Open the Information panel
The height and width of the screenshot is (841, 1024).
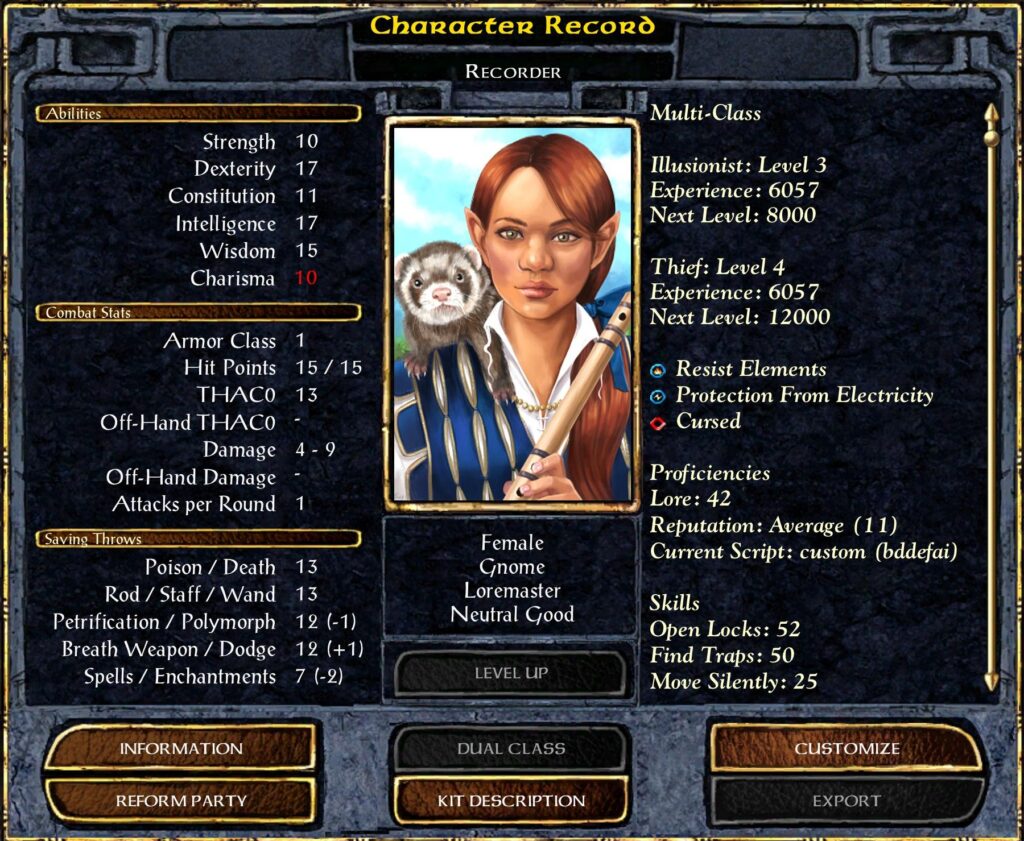tap(181, 748)
